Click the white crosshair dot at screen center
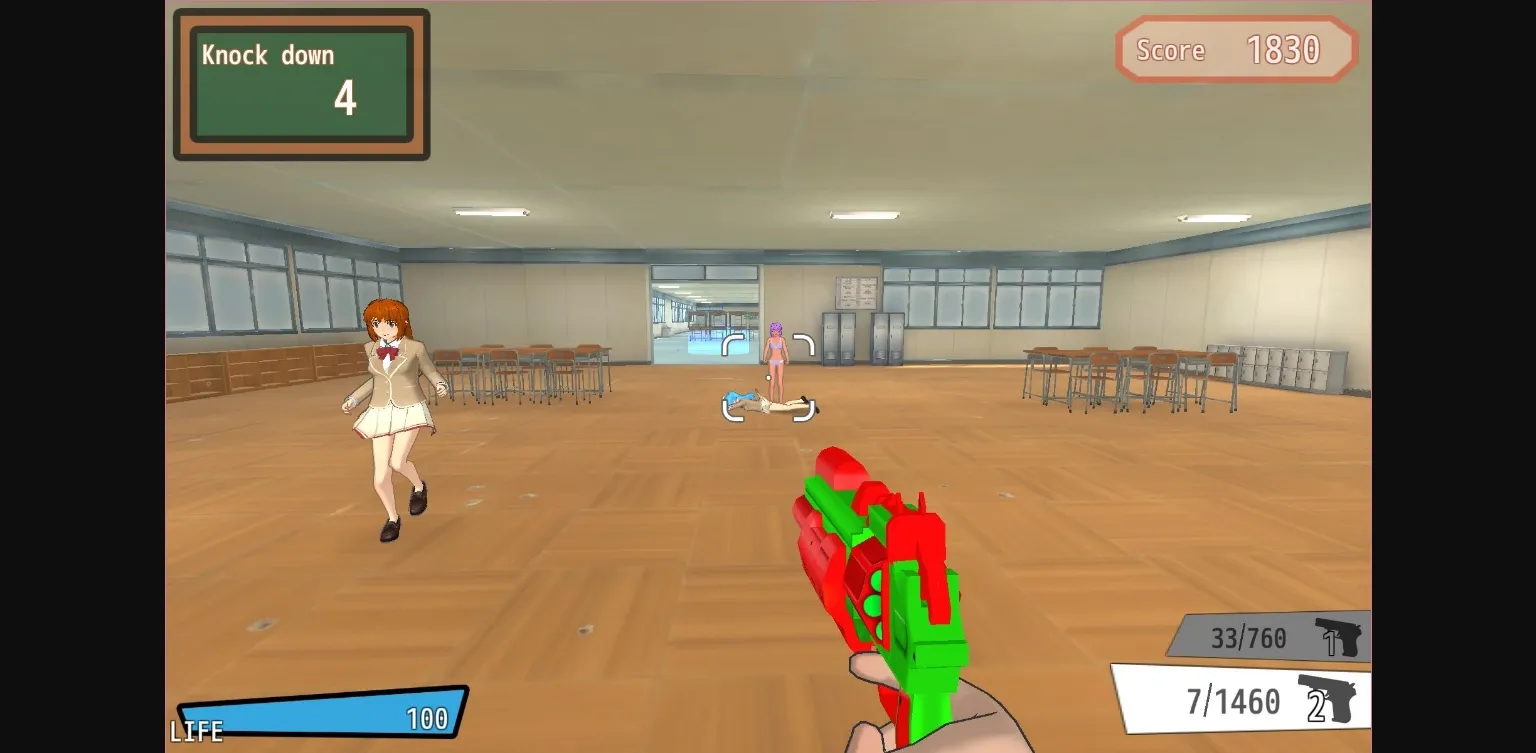 769,377
